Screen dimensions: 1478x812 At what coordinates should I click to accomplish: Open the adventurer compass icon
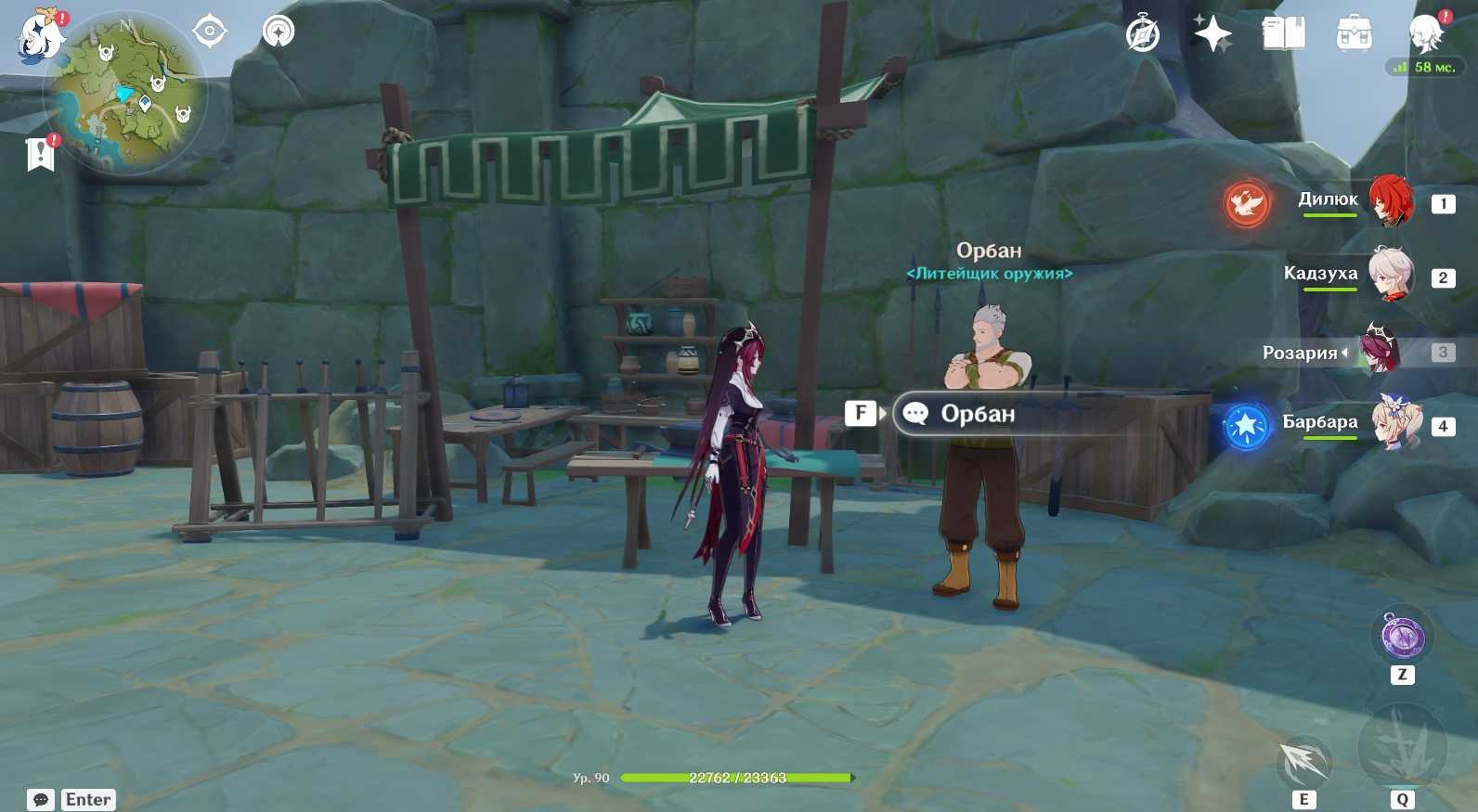point(1142,35)
